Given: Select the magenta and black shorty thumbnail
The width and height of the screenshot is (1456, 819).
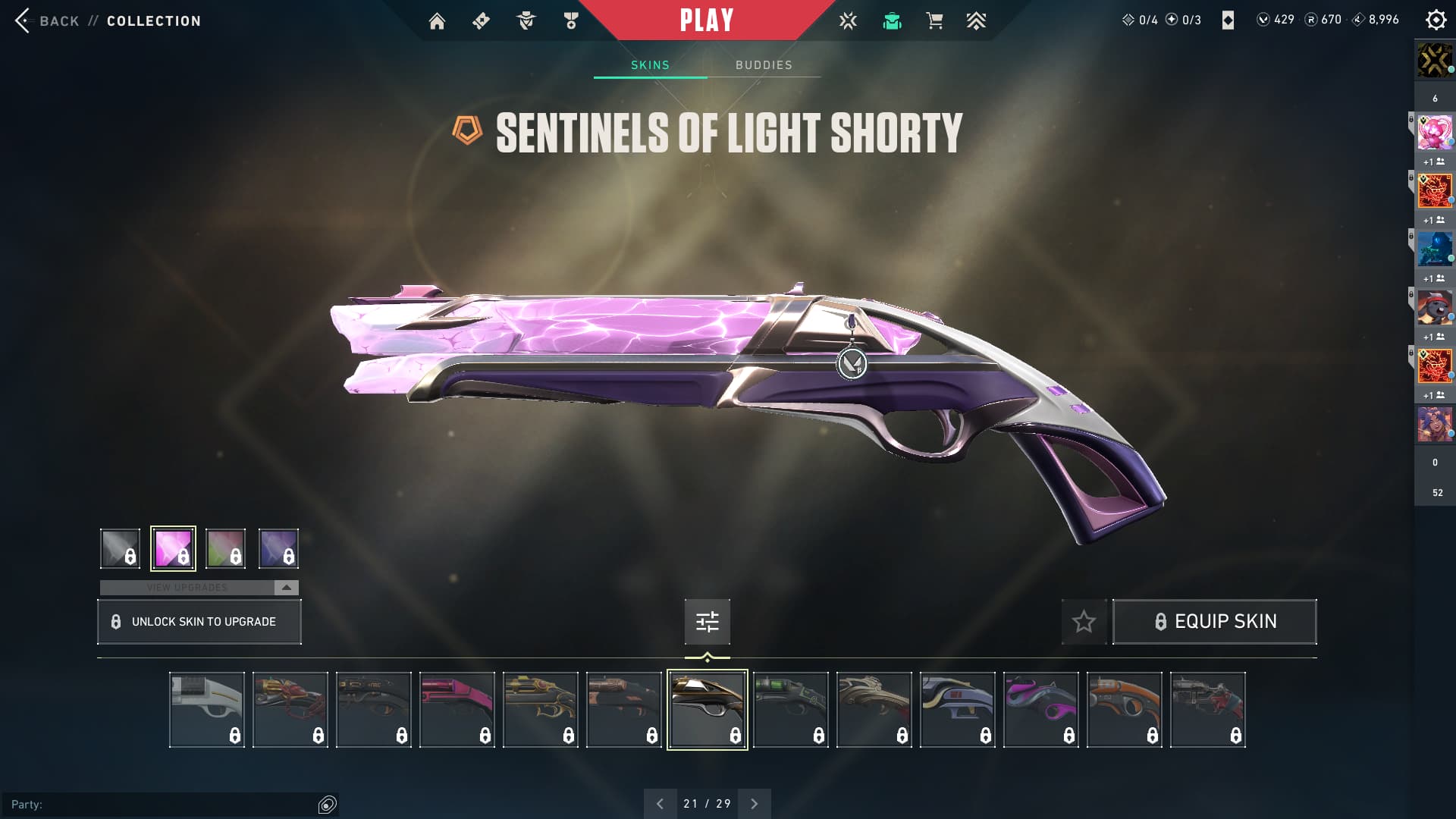Looking at the screenshot, I should coord(1040,710).
